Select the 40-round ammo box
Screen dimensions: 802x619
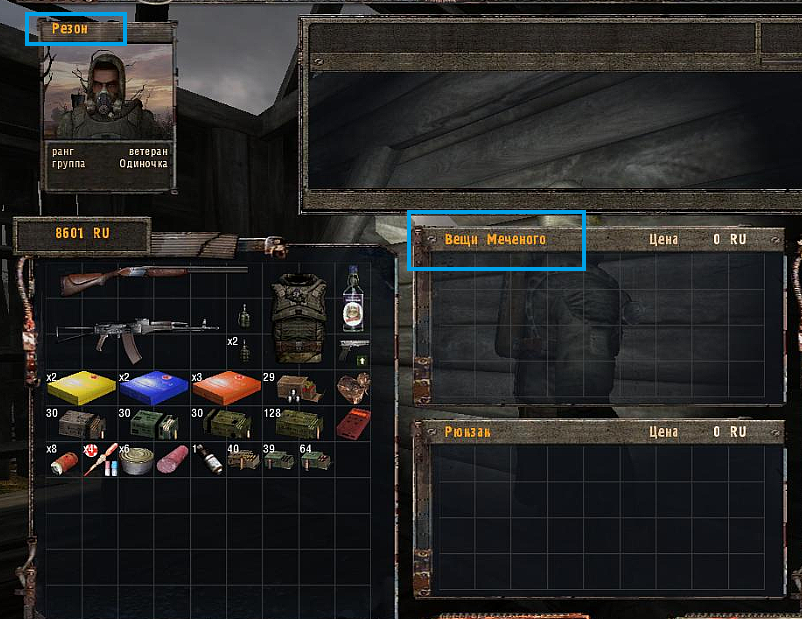[243, 459]
